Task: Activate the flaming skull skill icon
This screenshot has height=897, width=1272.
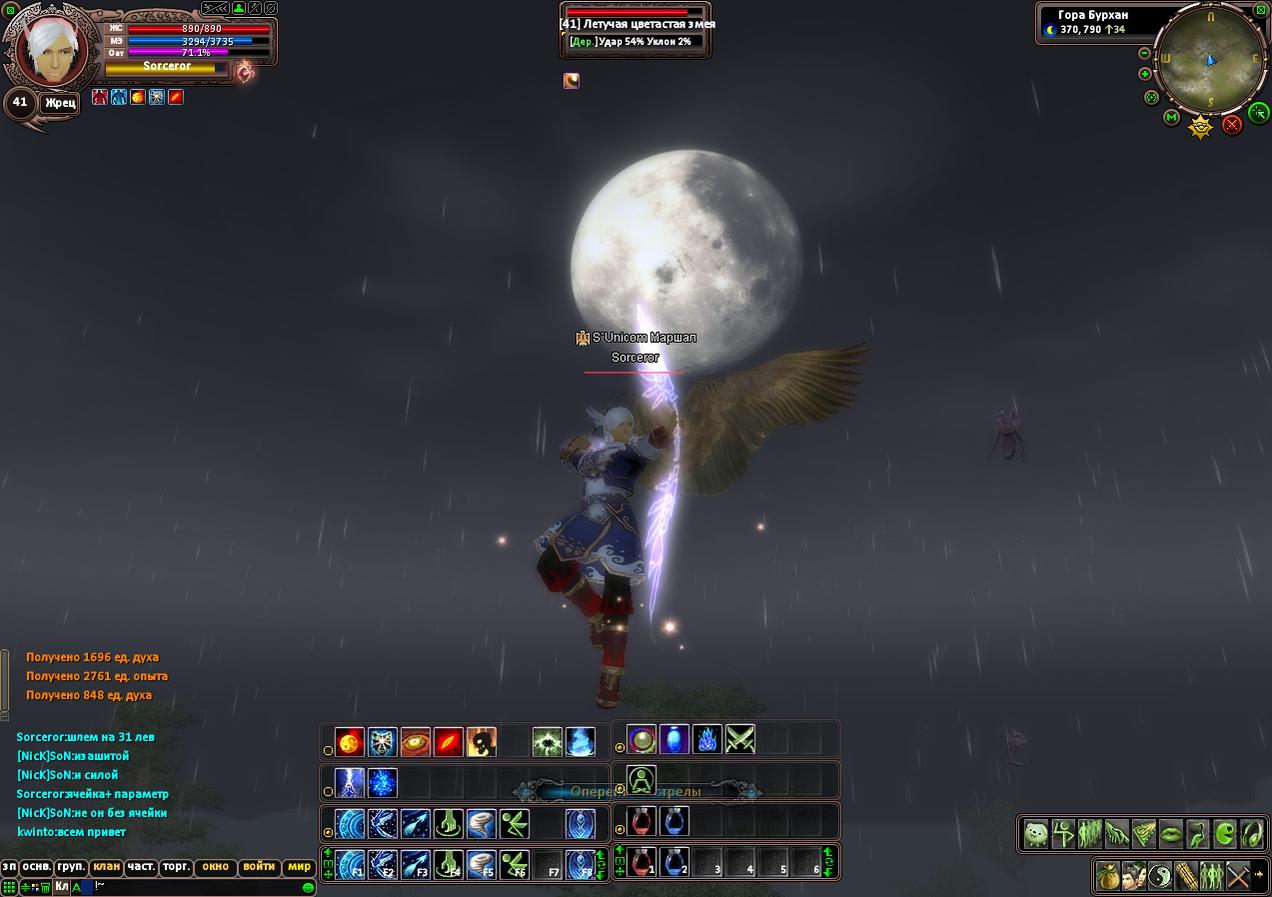Action: 481,742
